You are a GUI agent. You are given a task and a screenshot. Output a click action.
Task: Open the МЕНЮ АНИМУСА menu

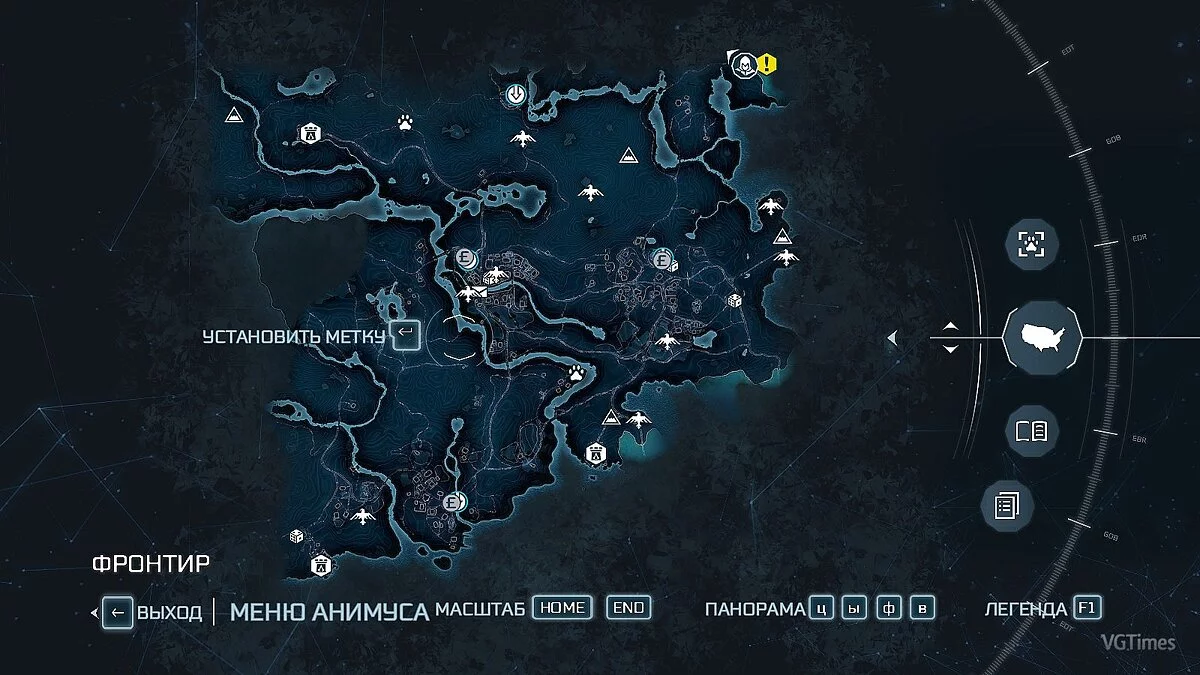[x=329, y=612]
